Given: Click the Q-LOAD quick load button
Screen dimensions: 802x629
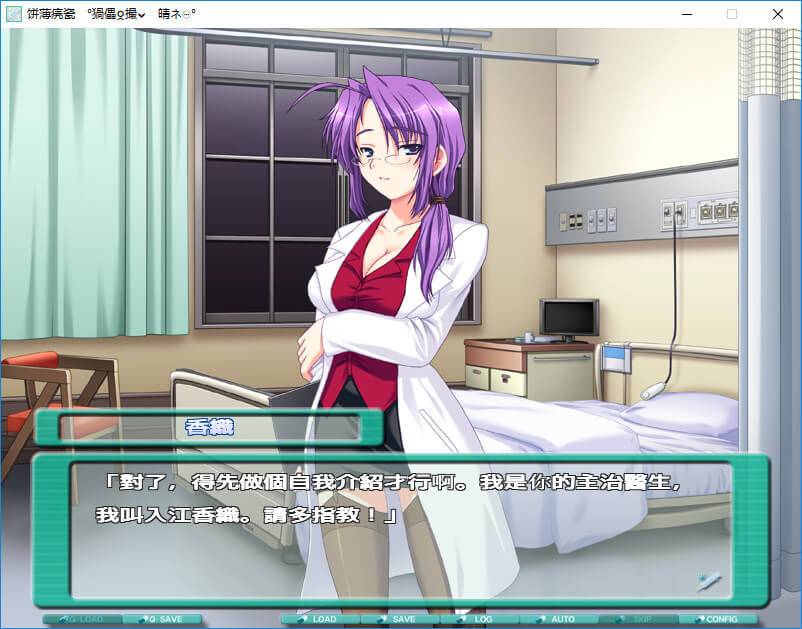Looking at the screenshot, I should (82, 620).
